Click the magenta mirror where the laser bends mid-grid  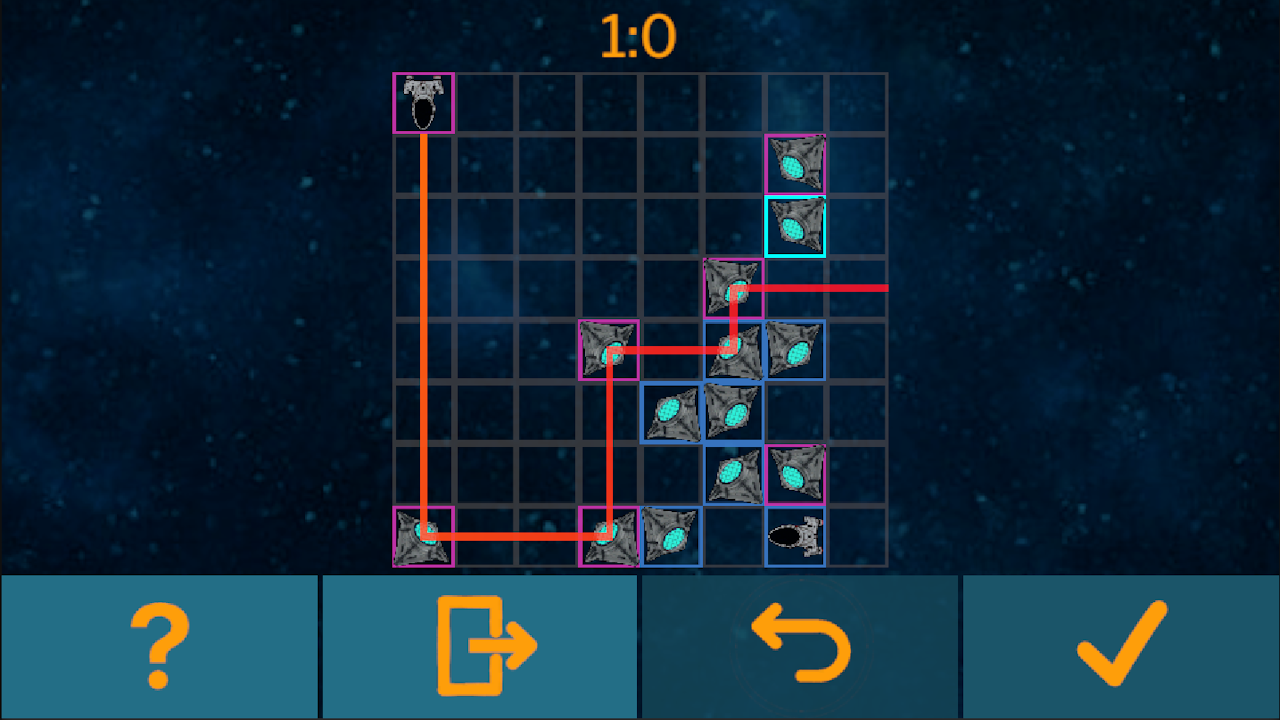(609, 351)
